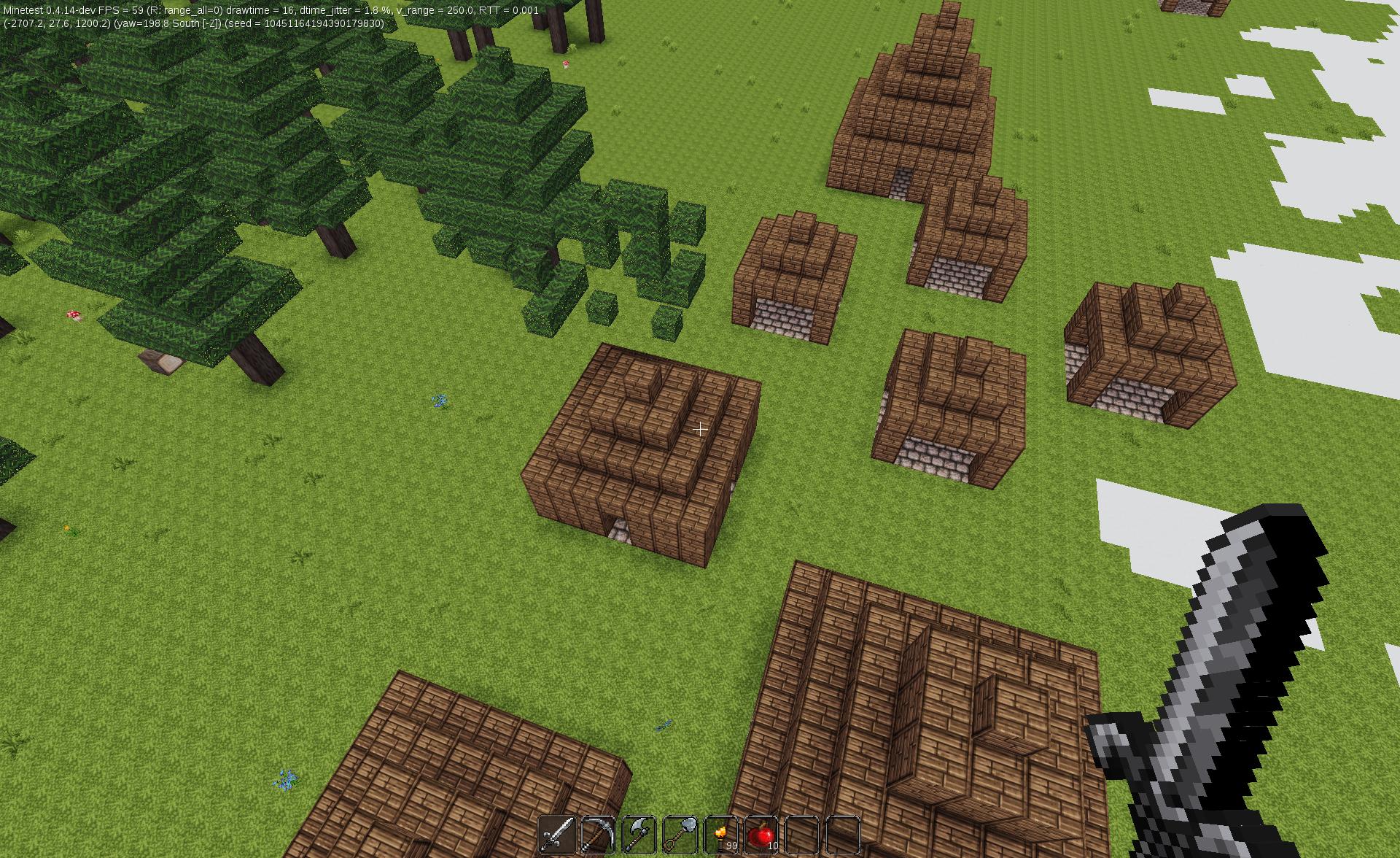Image resolution: width=1400 pixels, height=858 pixels.
Task: Pick the red apple hotbar slot
Action: point(762,835)
